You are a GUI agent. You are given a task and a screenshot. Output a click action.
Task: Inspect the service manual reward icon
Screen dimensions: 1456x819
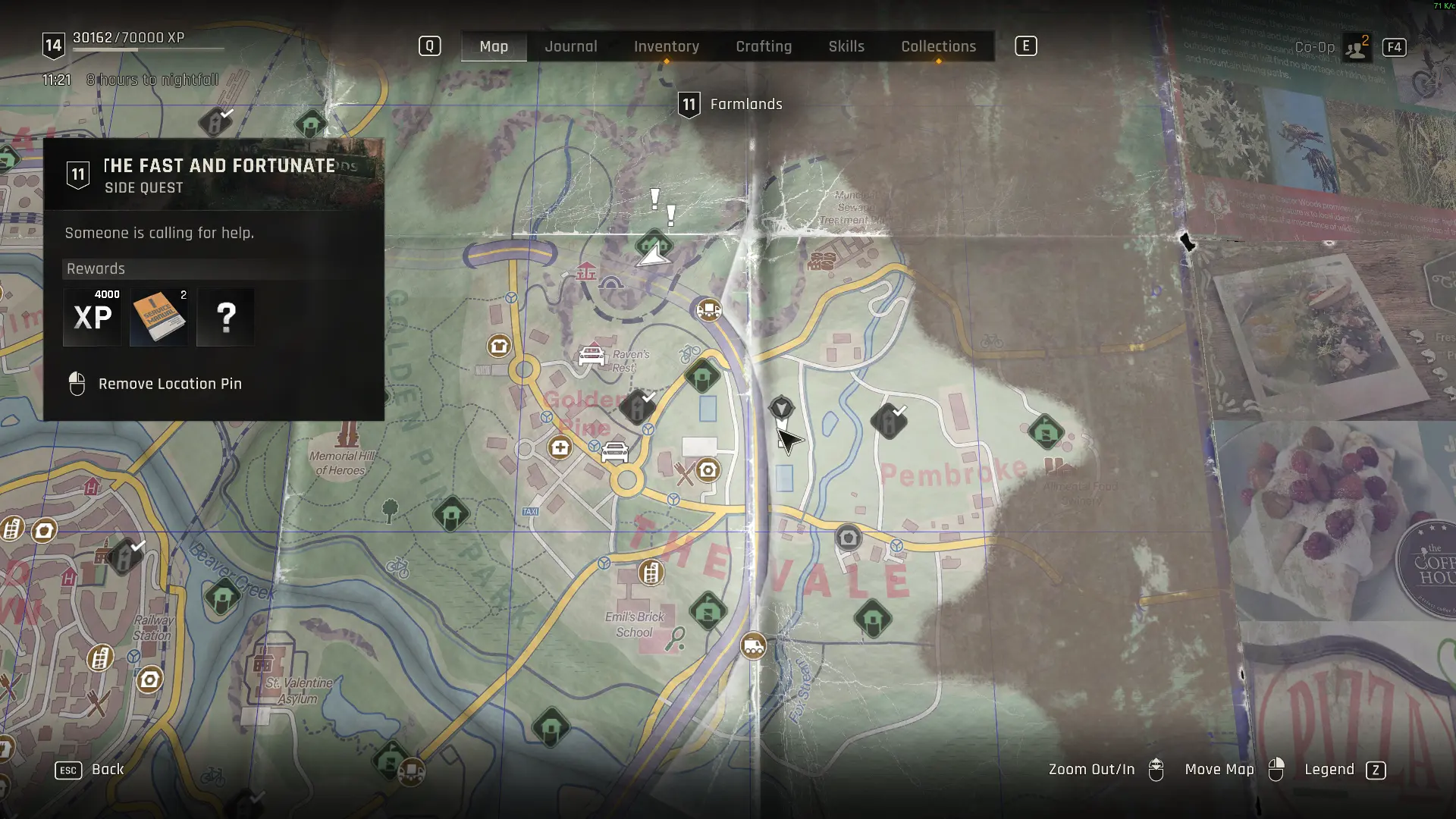tap(158, 317)
